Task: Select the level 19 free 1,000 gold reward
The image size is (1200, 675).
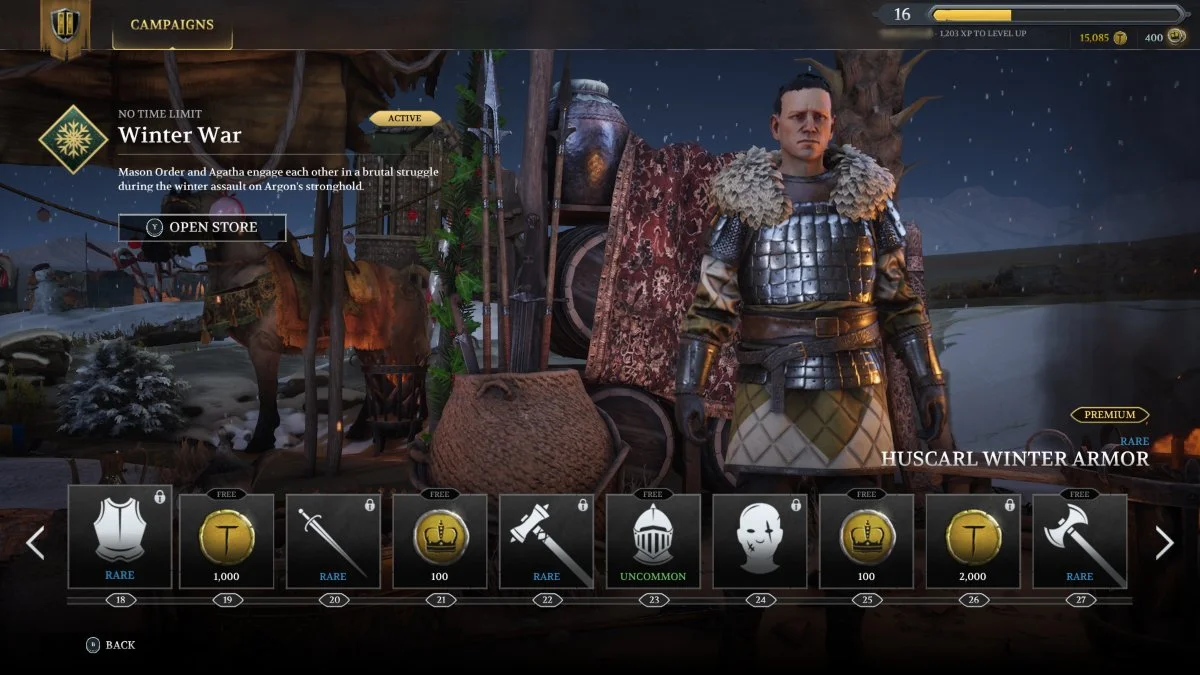Action: (226, 541)
